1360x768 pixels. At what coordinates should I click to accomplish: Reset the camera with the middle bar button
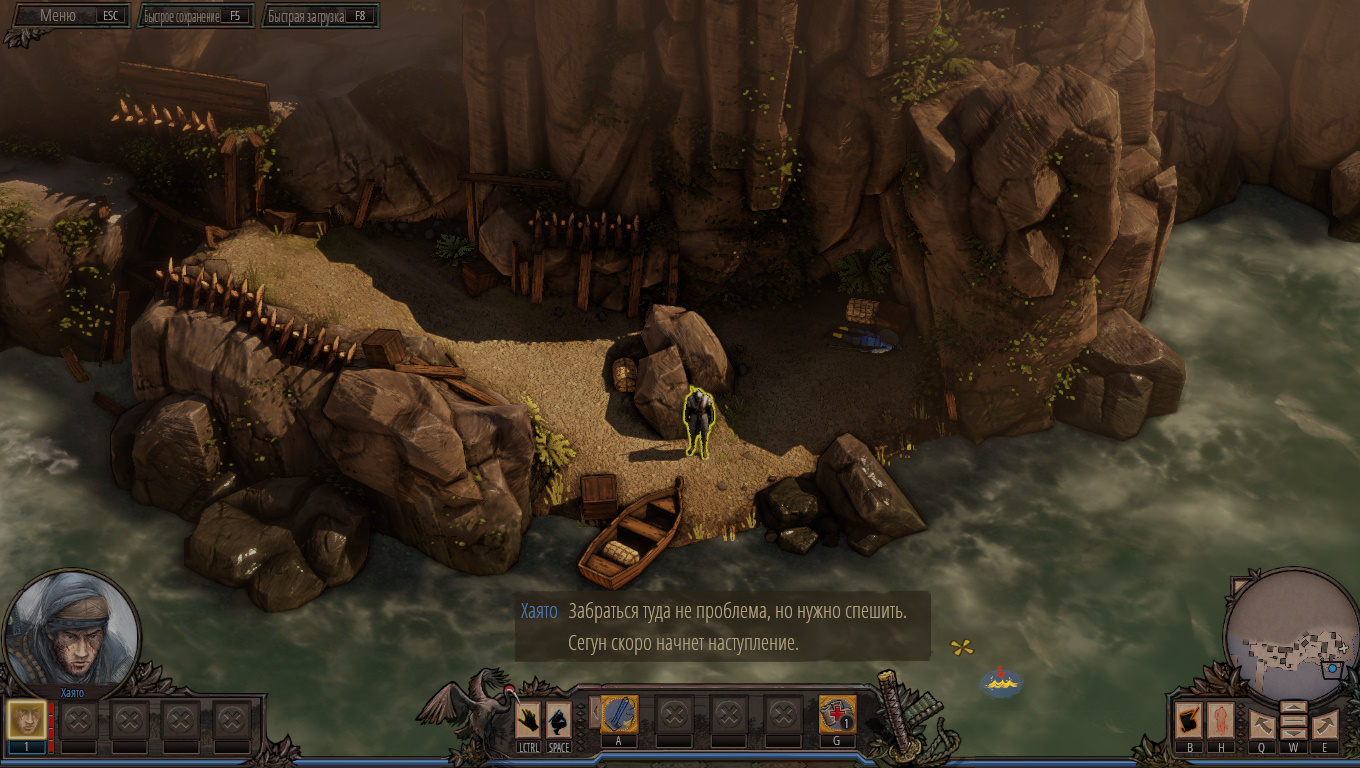coord(1293,720)
